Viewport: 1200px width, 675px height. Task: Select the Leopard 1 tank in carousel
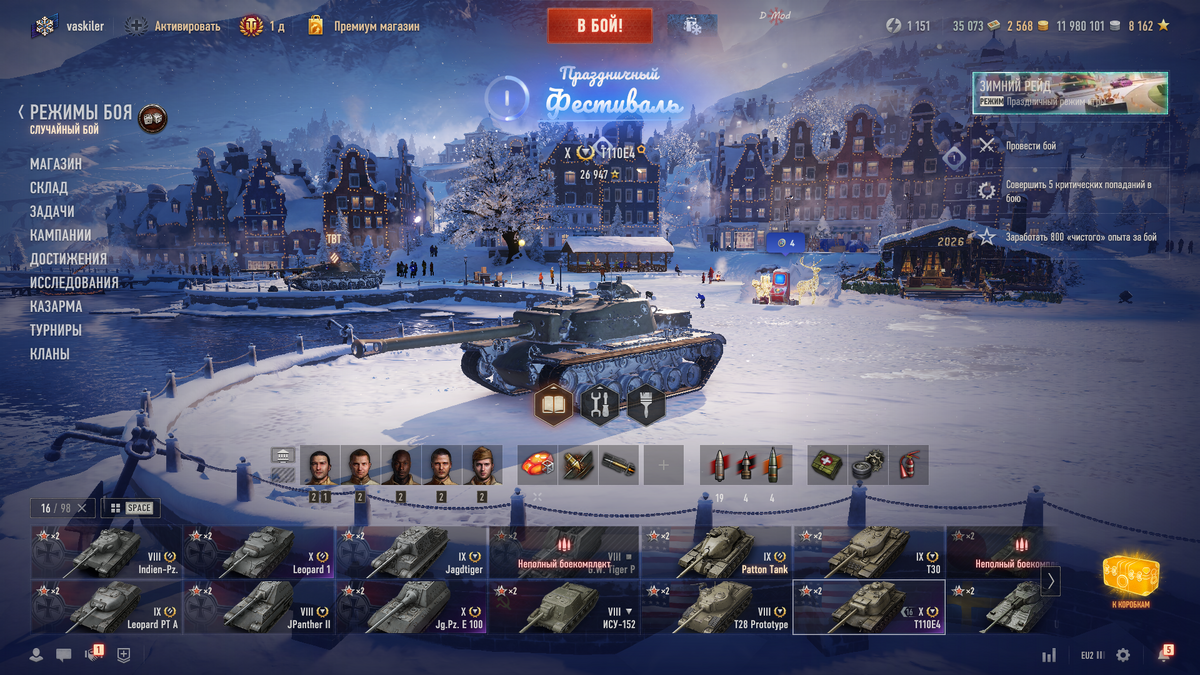coord(260,552)
